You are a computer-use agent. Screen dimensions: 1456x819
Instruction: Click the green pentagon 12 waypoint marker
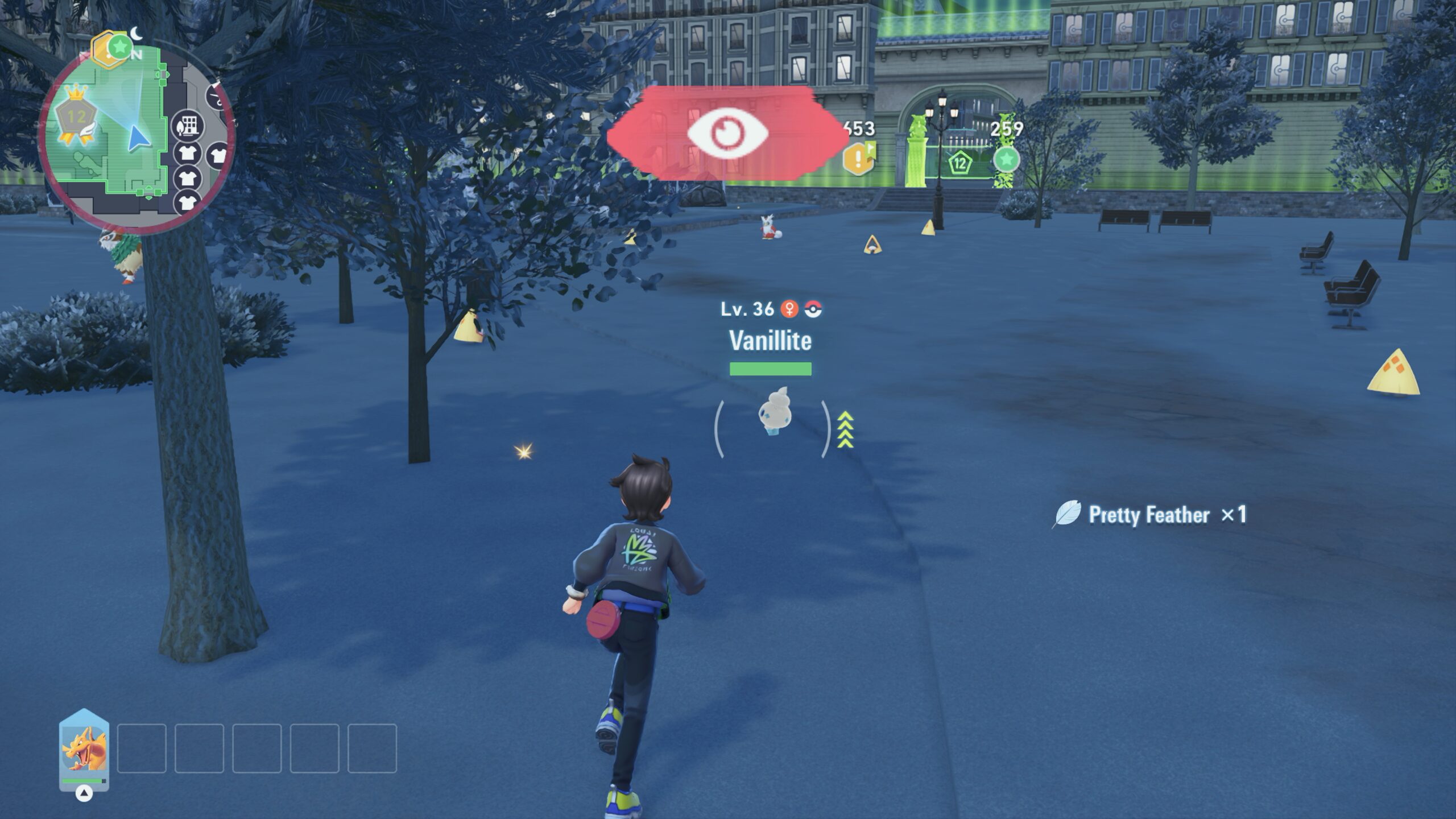coord(959,164)
